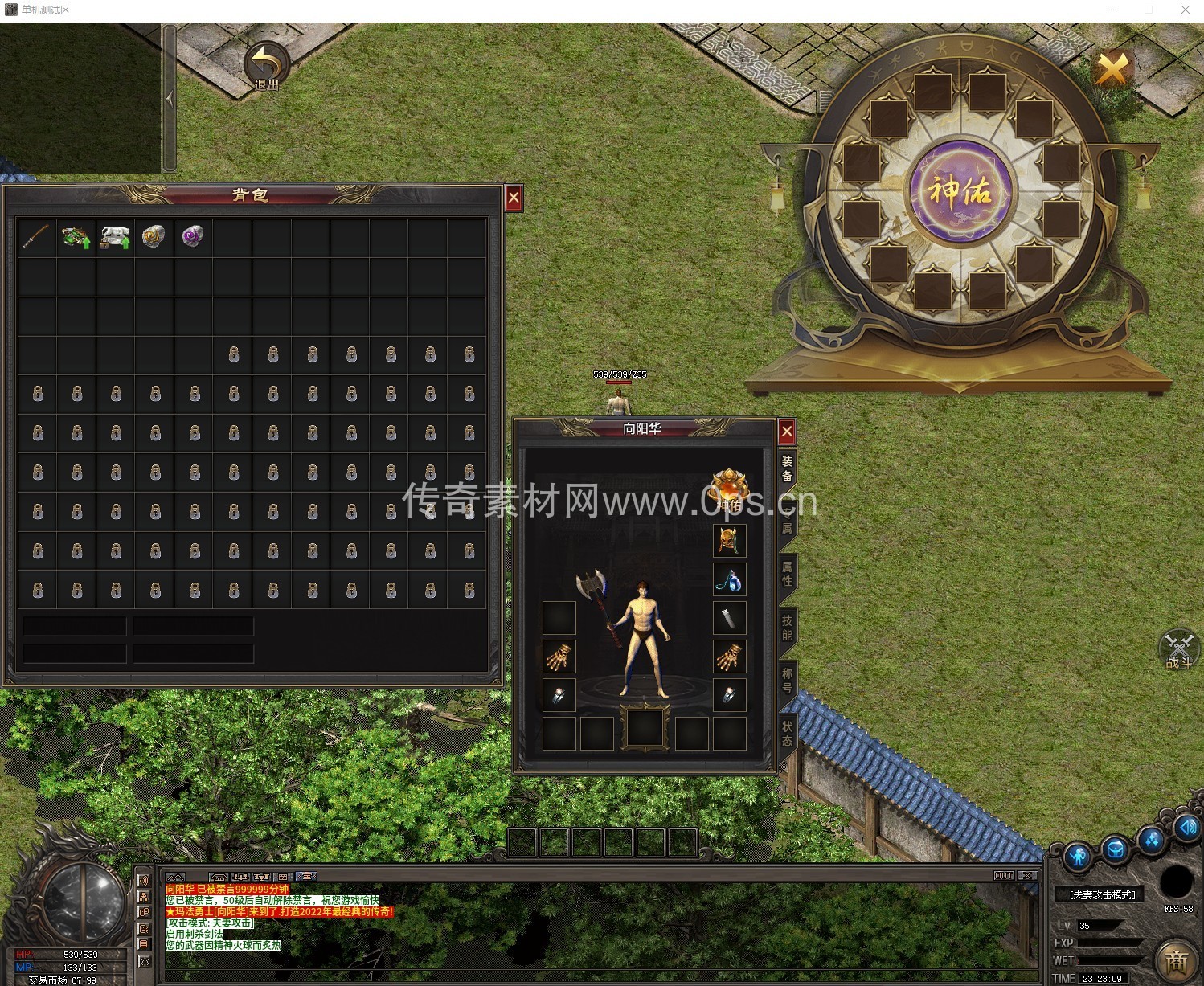
Task: Close the 背包 backpack window
Action: point(514,198)
